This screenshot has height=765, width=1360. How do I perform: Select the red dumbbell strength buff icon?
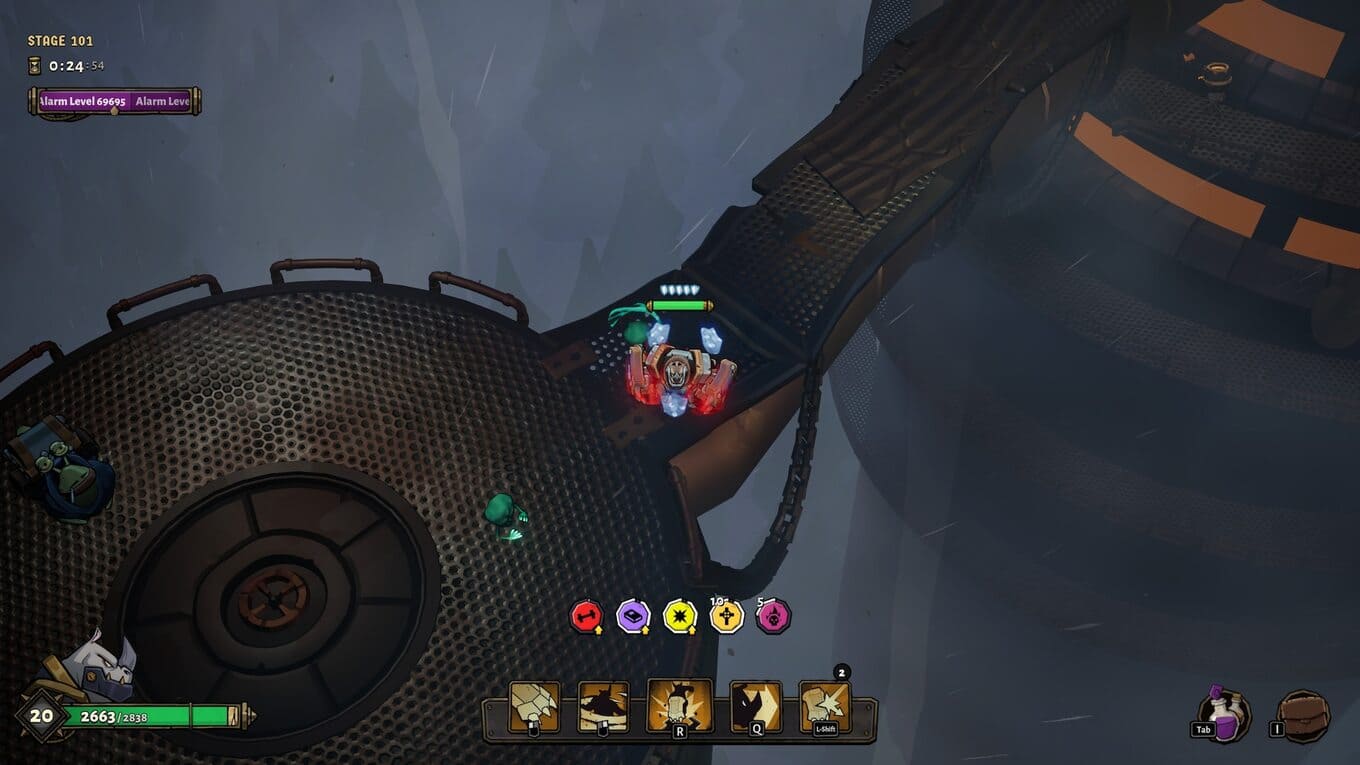[x=586, y=616]
